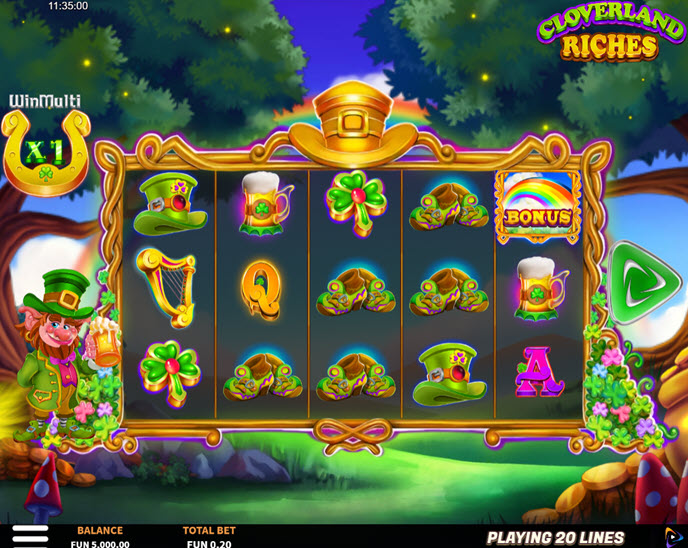Viewport: 688px width, 548px height.
Task: Spin the reels with the green play button
Action: (636, 282)
